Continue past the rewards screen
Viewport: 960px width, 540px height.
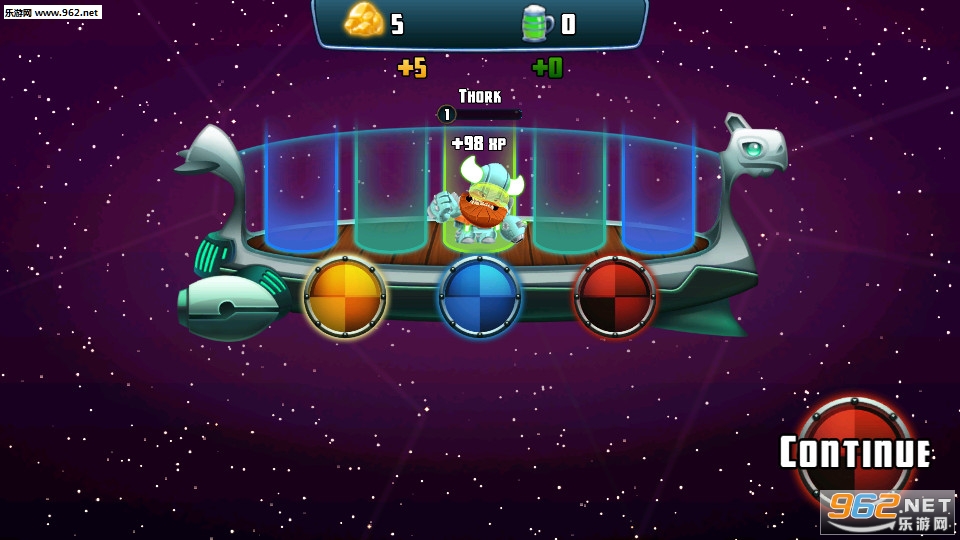(x=855, y=452)
